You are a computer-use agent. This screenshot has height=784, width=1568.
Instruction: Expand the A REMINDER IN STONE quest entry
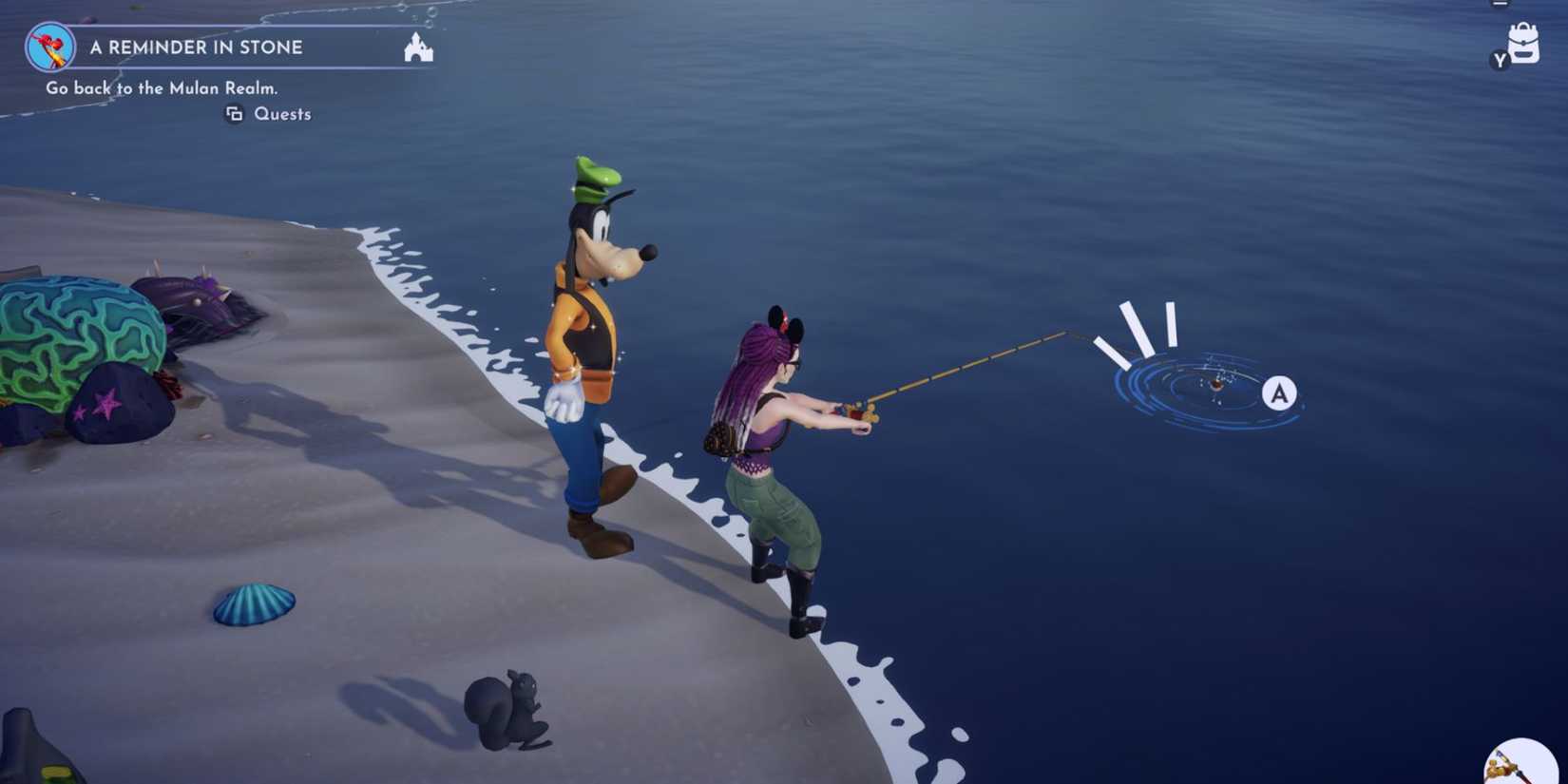click(x=196, y=47)
